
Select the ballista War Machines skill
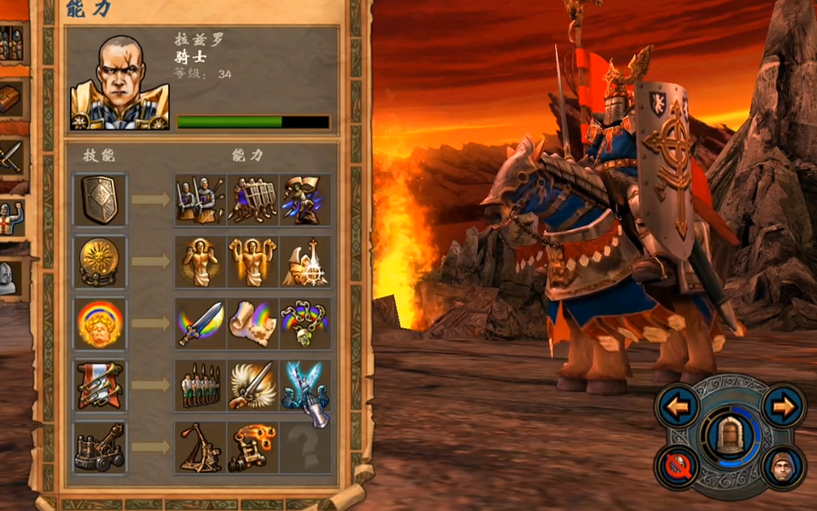pos(100,447)
